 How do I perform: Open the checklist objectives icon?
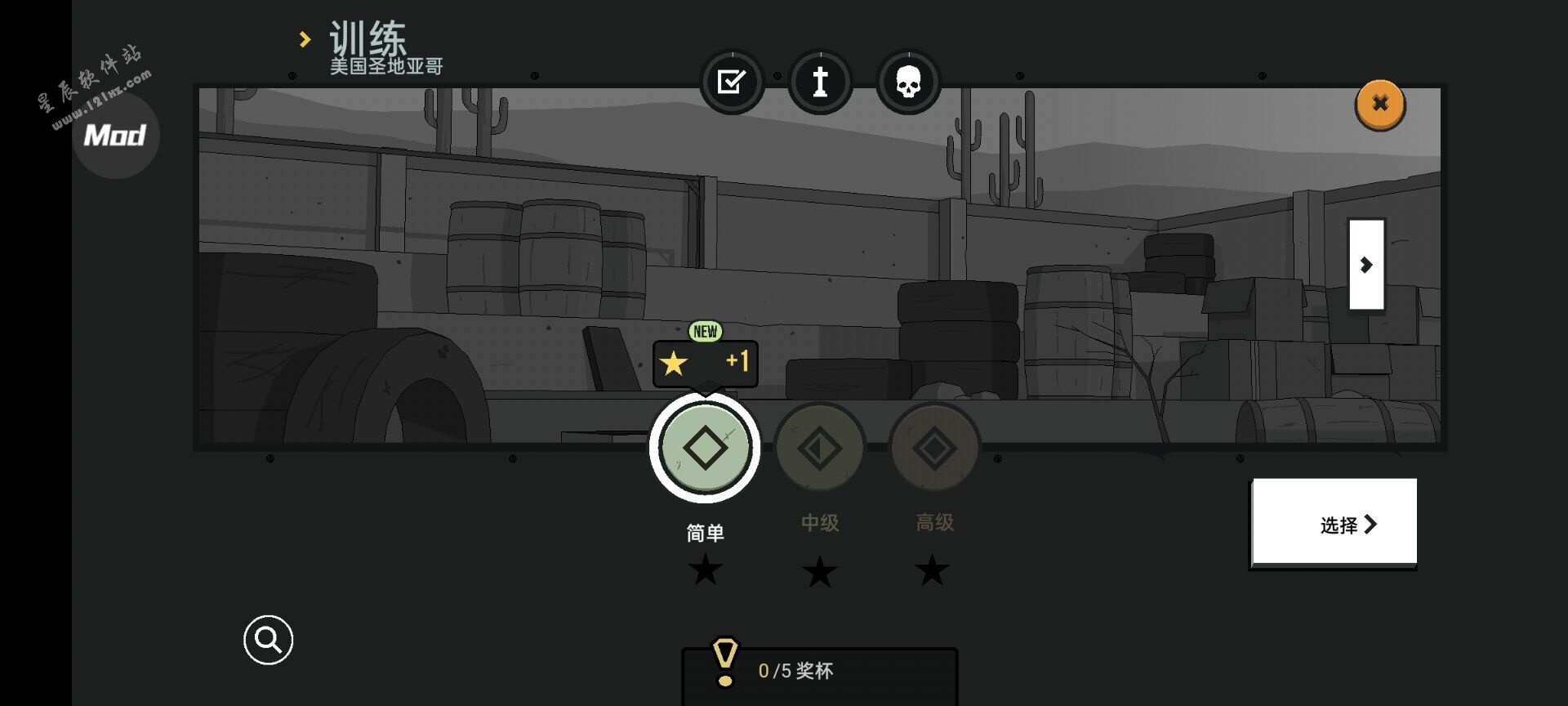tap(732, 82)
